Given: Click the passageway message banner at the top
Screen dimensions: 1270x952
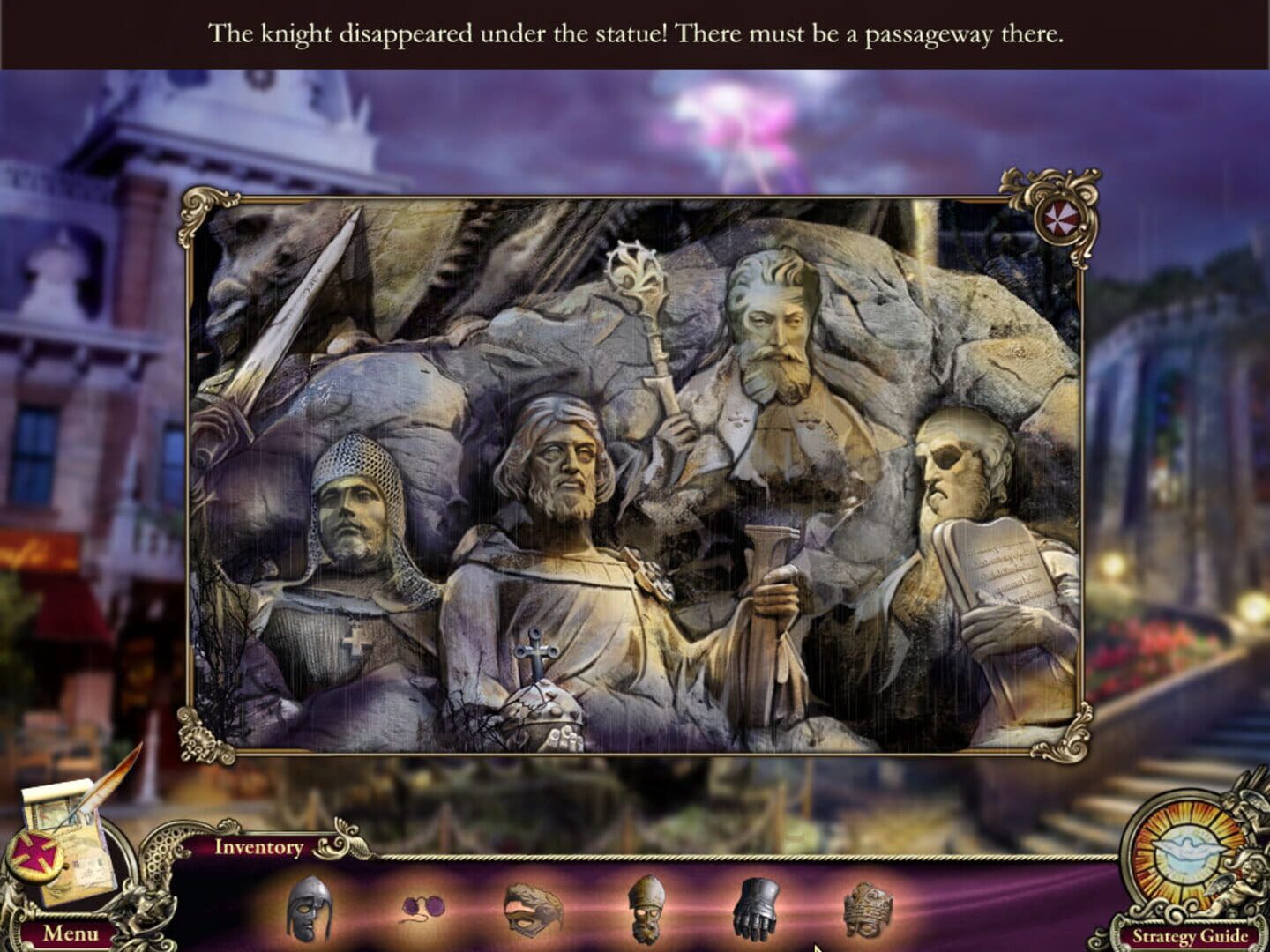Looking at the screenshot, I should pyautogui.click(x=635, y=33).
